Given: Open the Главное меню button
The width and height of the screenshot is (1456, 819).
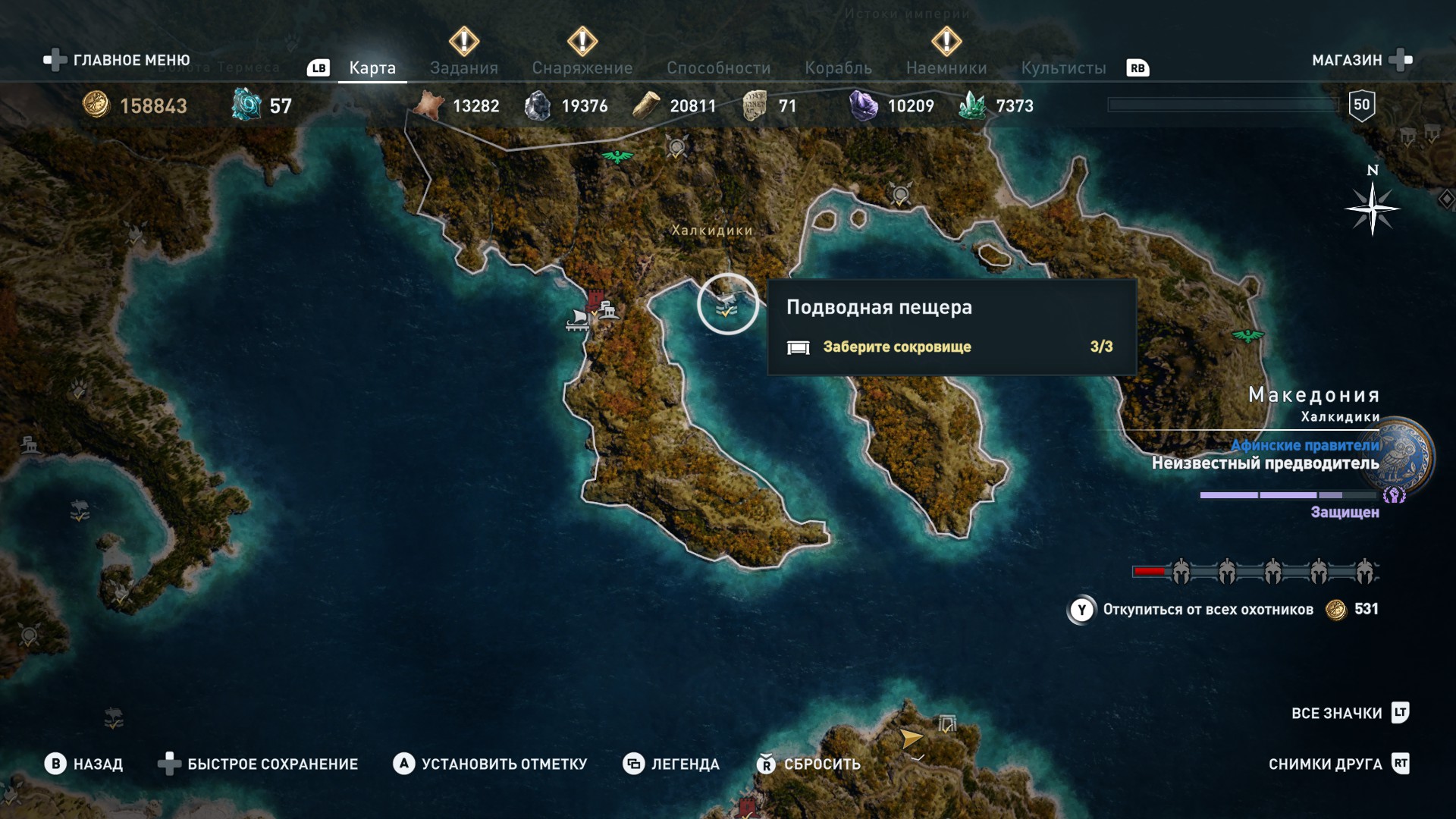Looking at the screenshot, I should click(118, 60).
